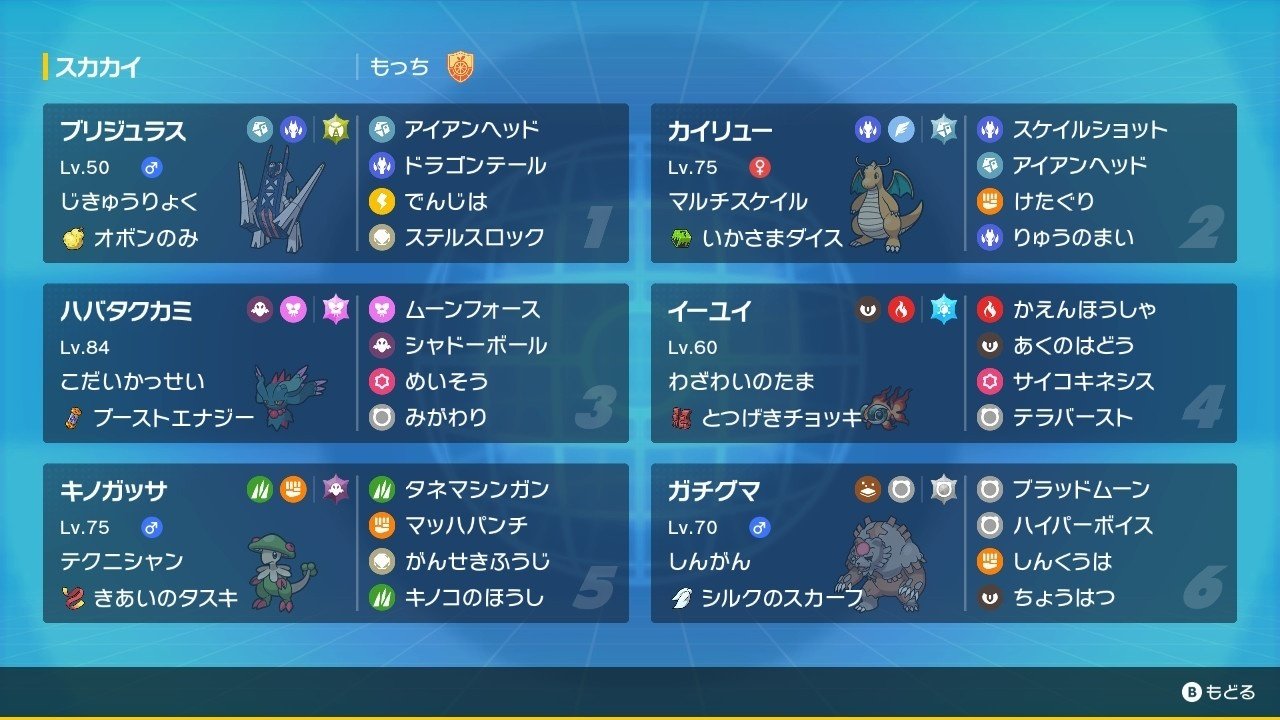Screen dimensions: 1280x720
Task: Click the shield emblem next to もっち
Action: tap(460, 65)
